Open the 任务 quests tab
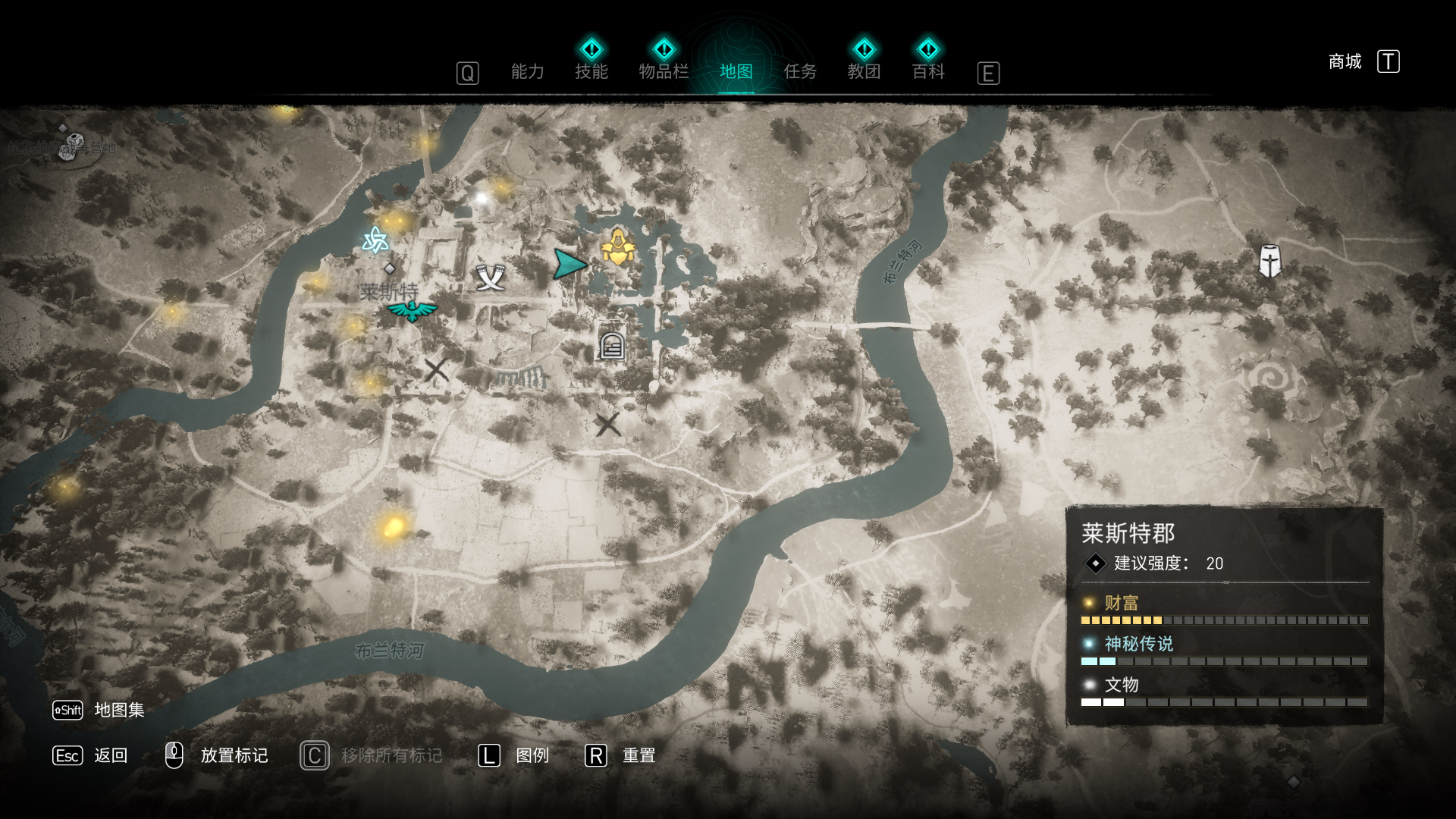The image size is (1456, 819). [800, 72]
